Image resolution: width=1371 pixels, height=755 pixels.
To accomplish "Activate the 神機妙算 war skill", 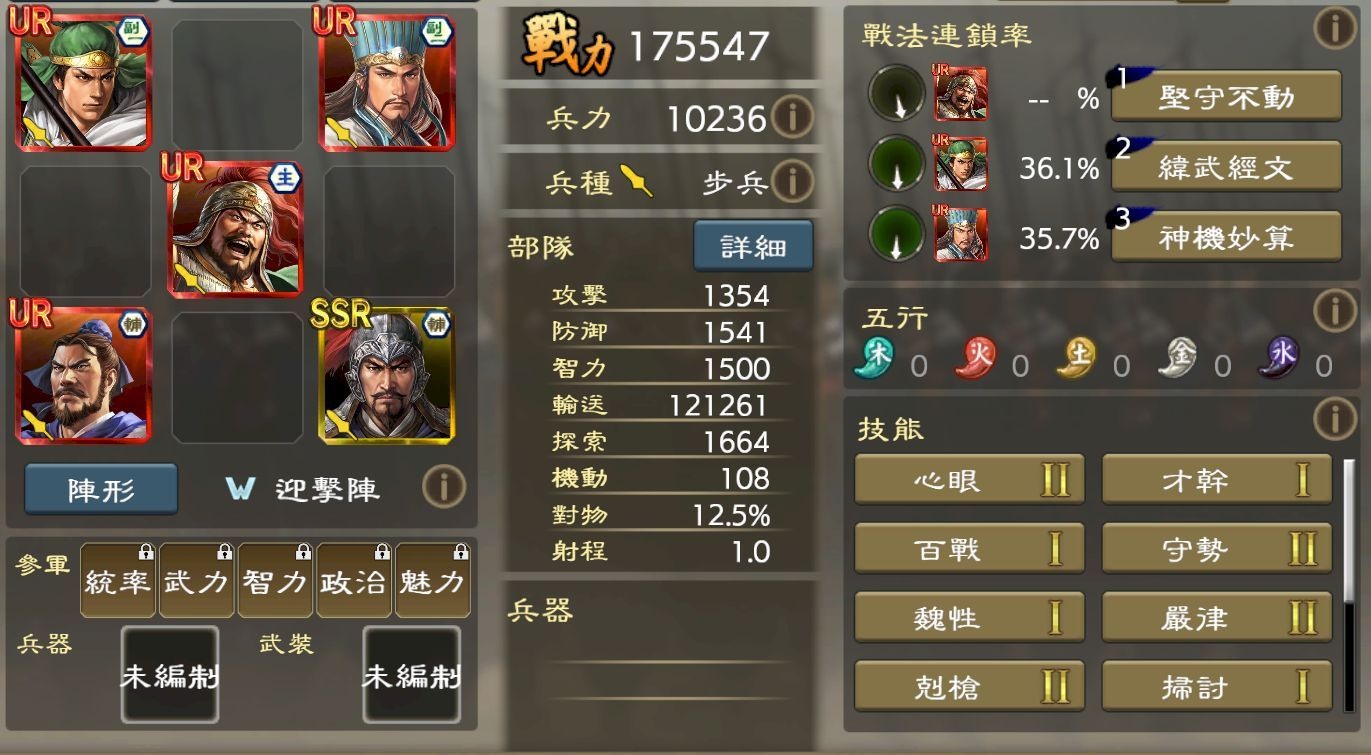I will tap(1225, 239).
